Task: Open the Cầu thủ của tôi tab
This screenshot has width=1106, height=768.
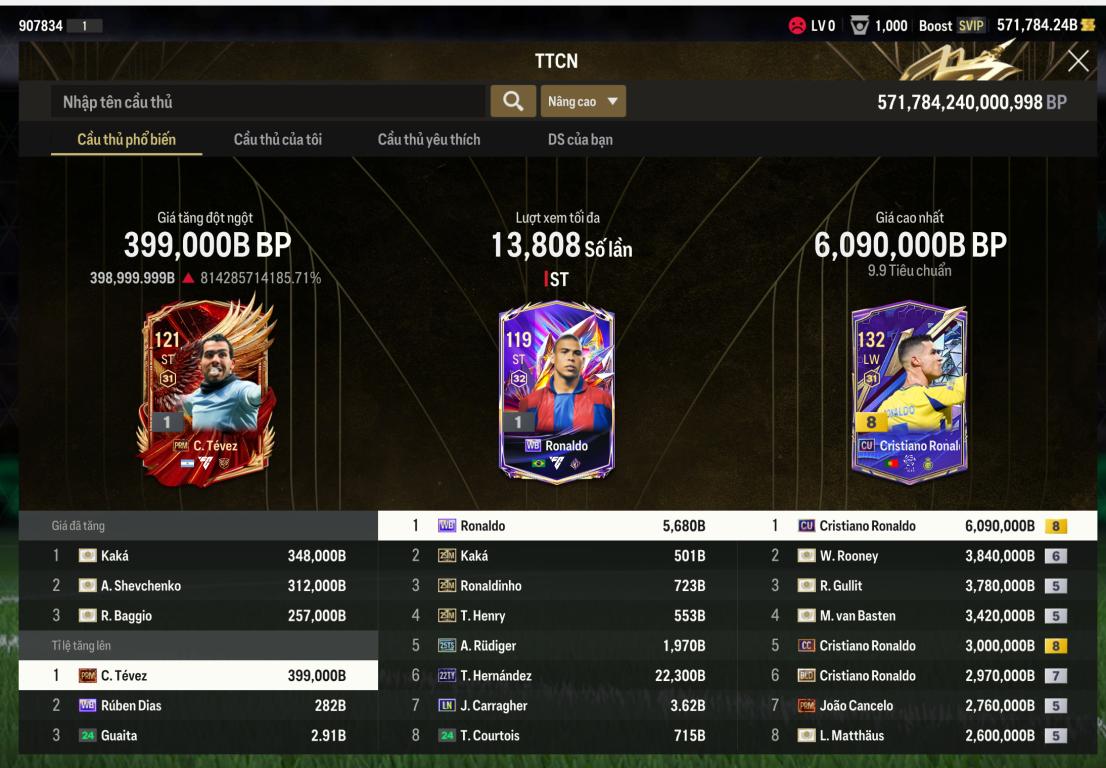Action: pos(278,140)
